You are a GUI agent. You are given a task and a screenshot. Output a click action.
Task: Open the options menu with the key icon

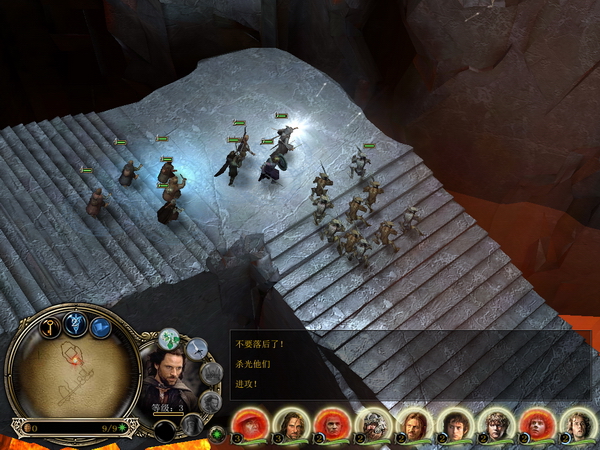49,327
